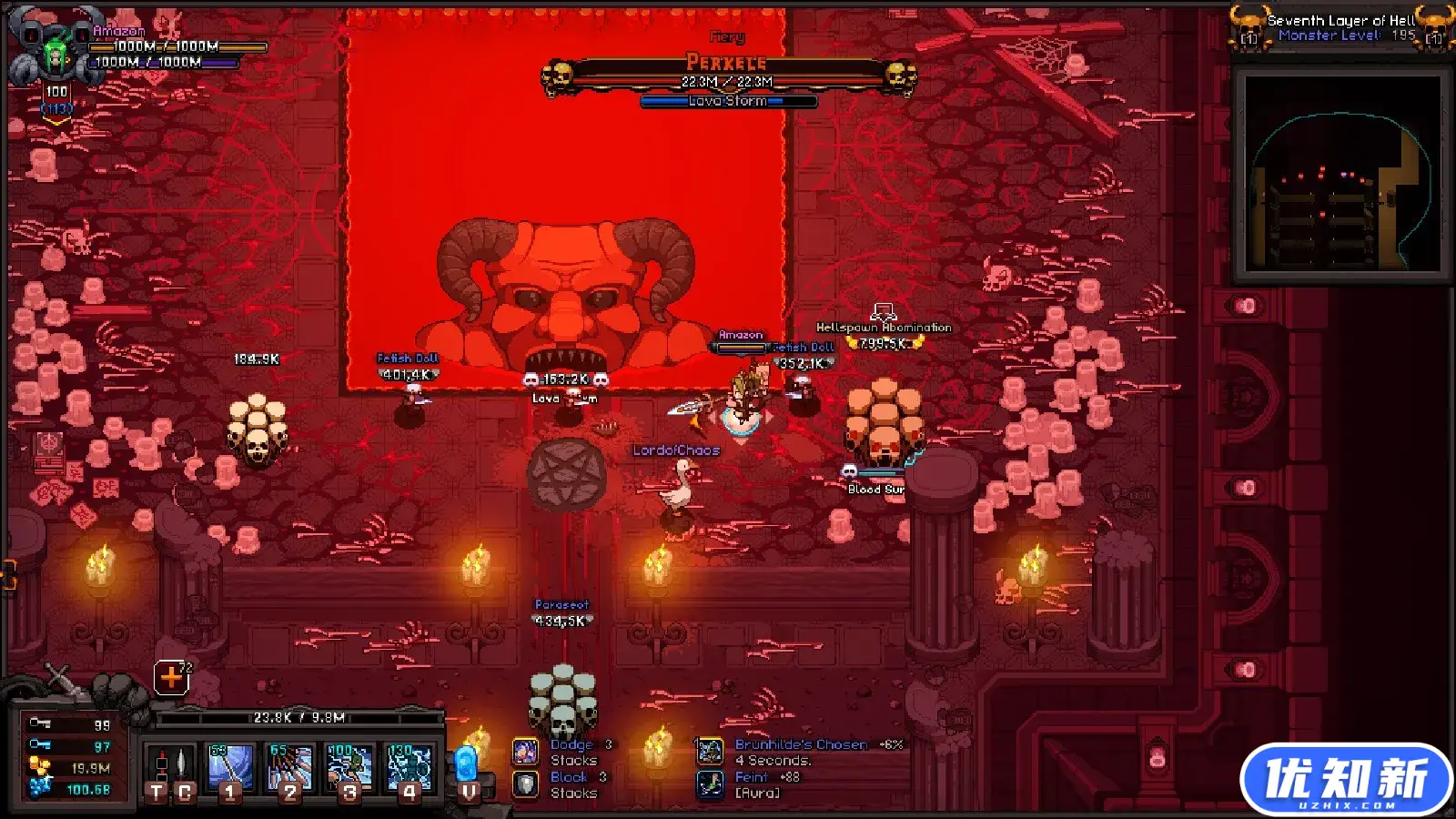Select the Block shield buff icon

tap(525, 784)
